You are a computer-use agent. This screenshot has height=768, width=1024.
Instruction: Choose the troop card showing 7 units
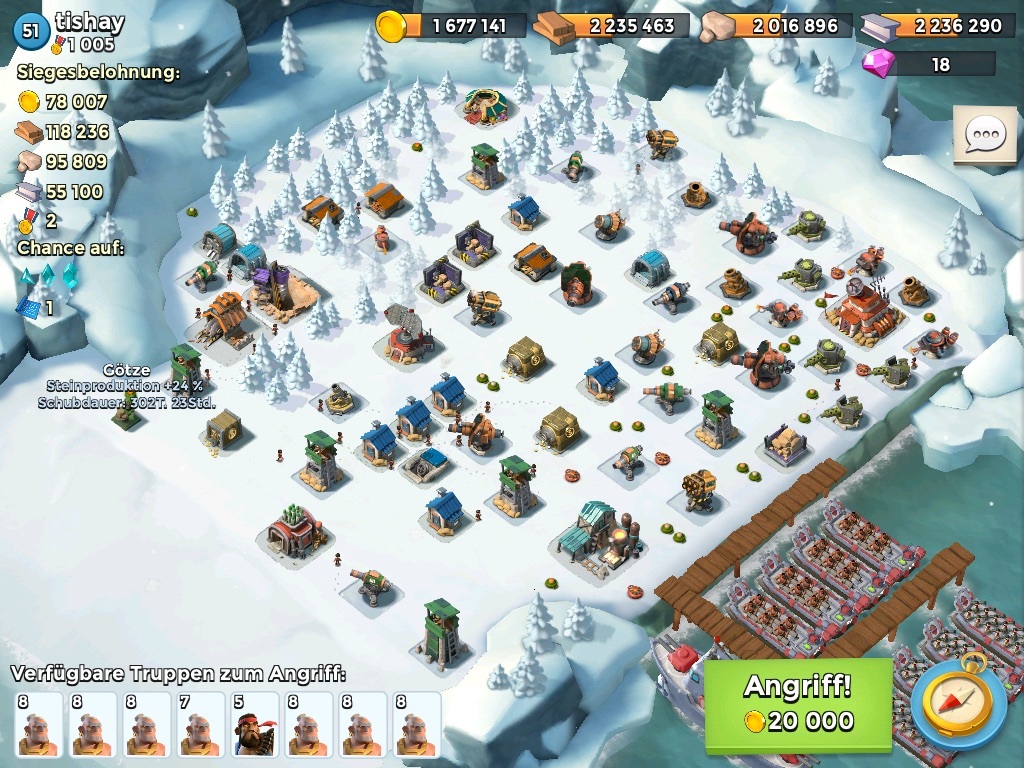[199, 725]
